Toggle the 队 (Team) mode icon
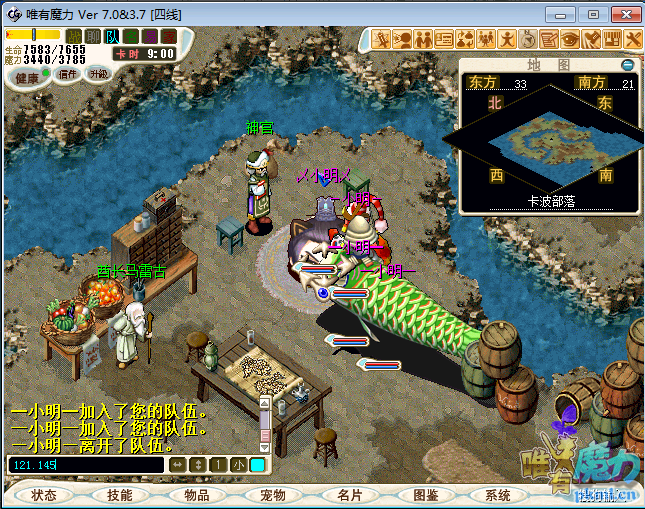The width and height of the screenshot is (645, 509). (x=112, y=37)
